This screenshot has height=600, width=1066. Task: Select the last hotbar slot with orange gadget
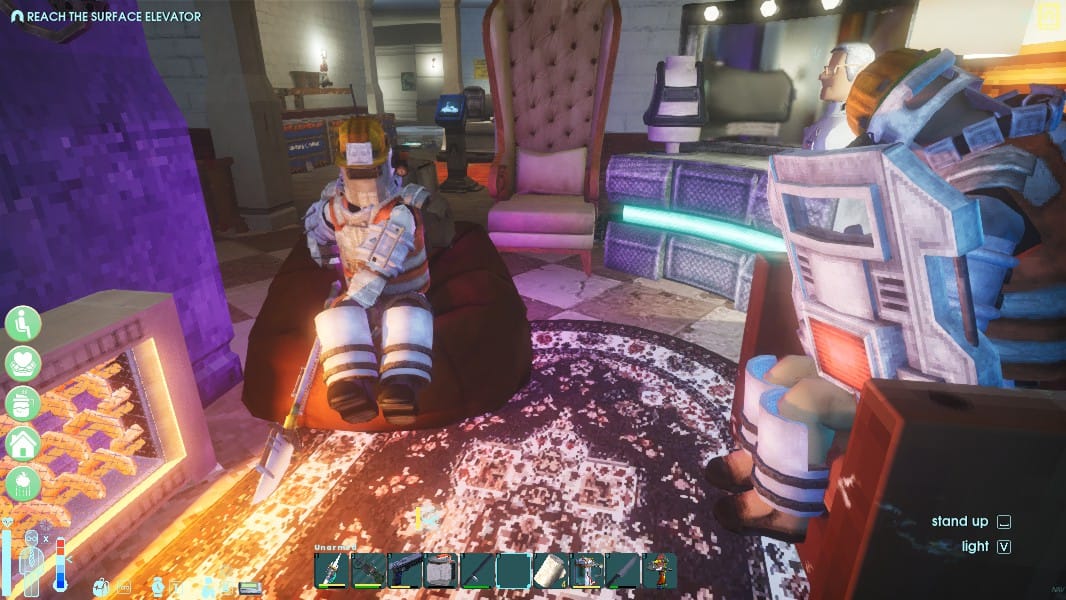click(x=658, y=571)
